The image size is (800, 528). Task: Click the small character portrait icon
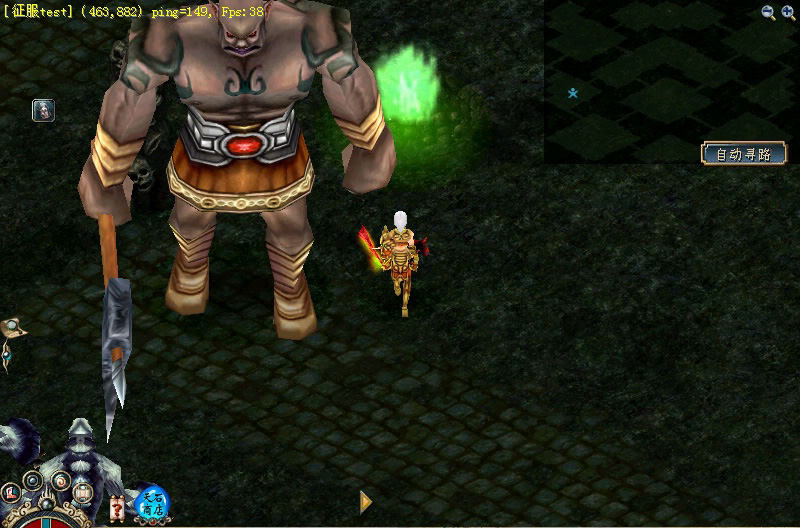(43, 110)
